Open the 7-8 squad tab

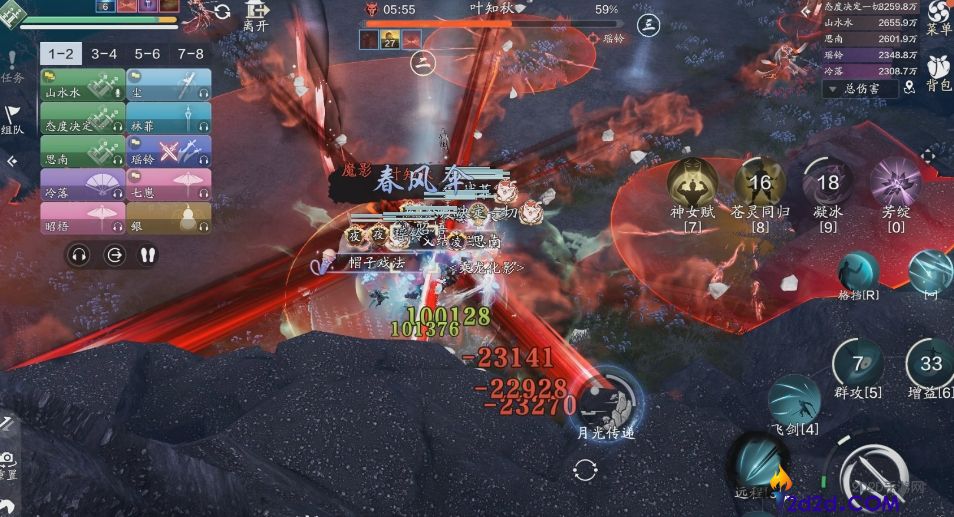(x=190, y=54)
